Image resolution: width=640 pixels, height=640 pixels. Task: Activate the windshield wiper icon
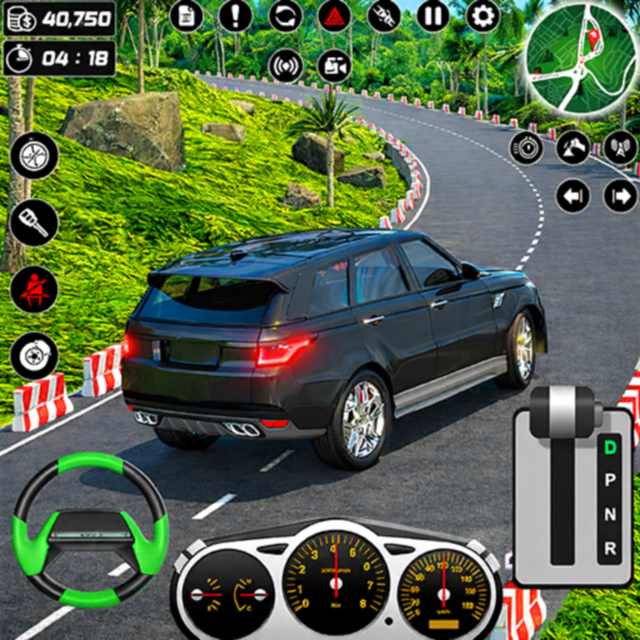(573, 148)
